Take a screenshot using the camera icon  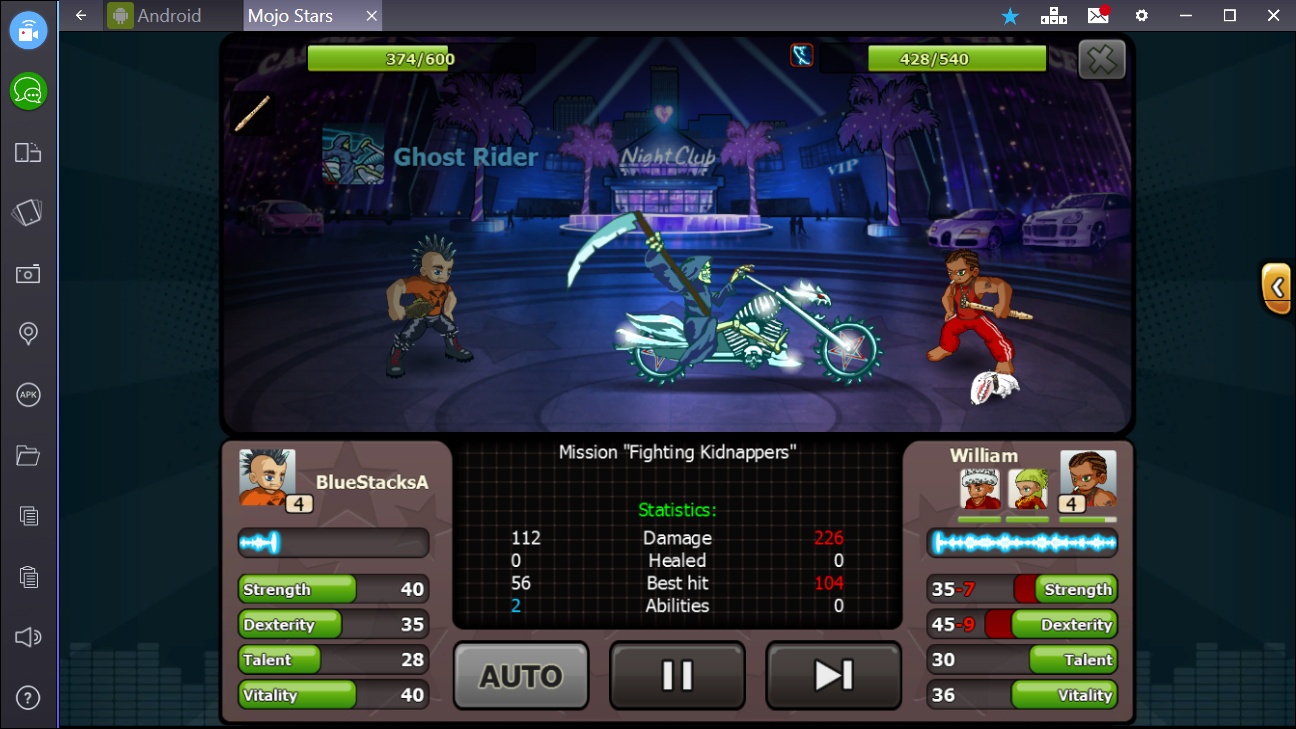(x=28, y=273)
